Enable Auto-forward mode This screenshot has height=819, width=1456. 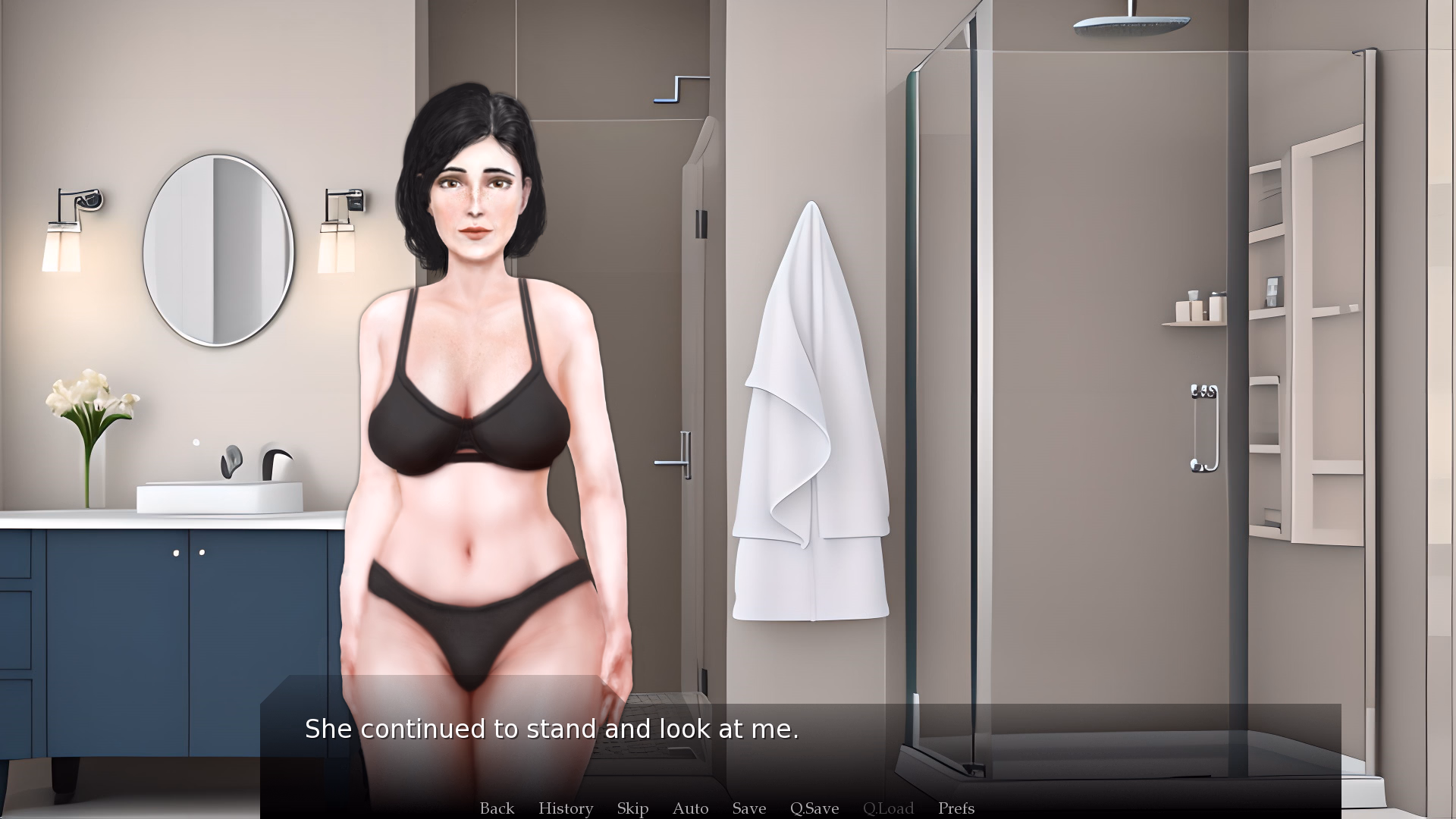pos(689,808)
